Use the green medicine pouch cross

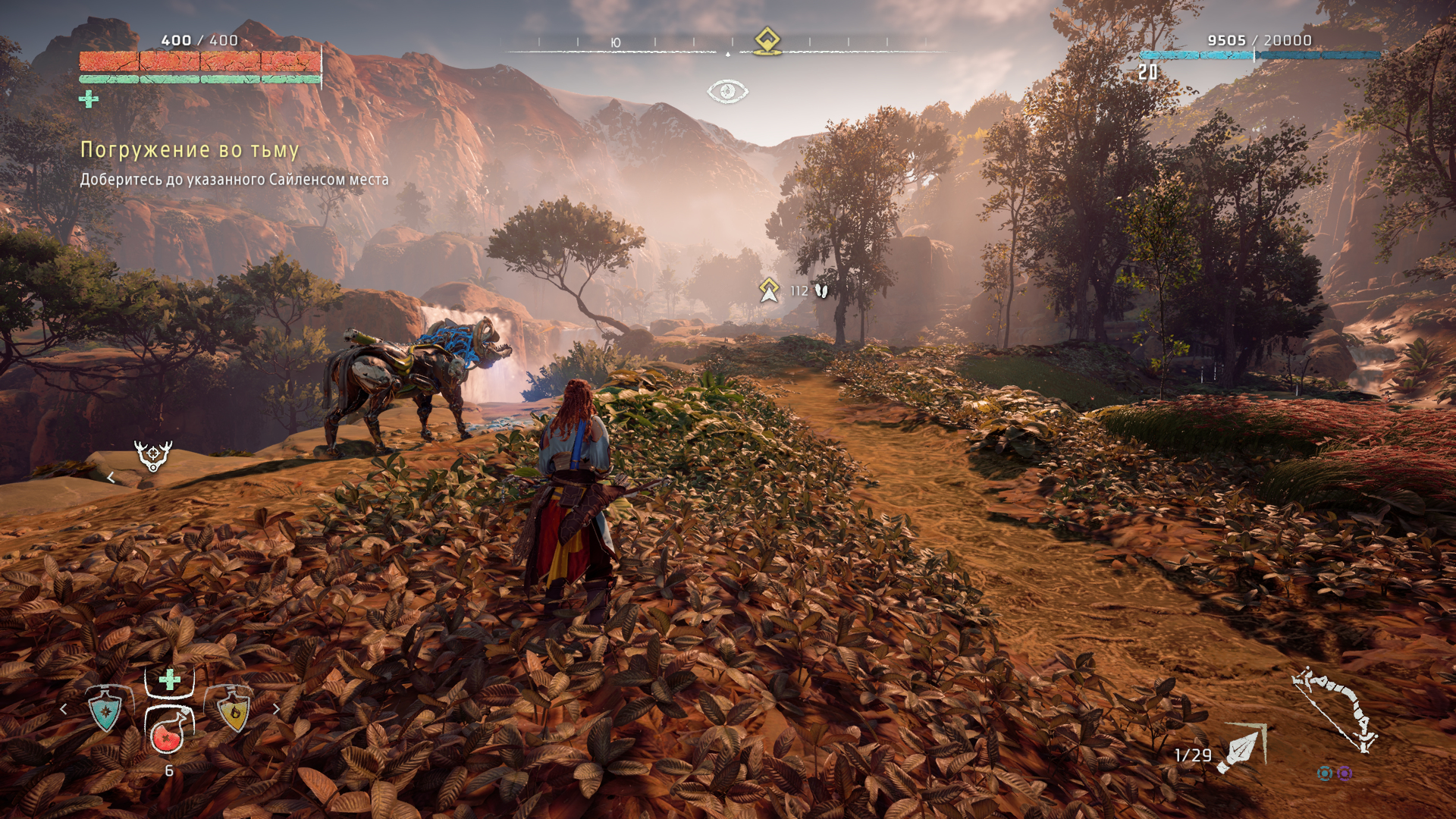pos(170,679)
